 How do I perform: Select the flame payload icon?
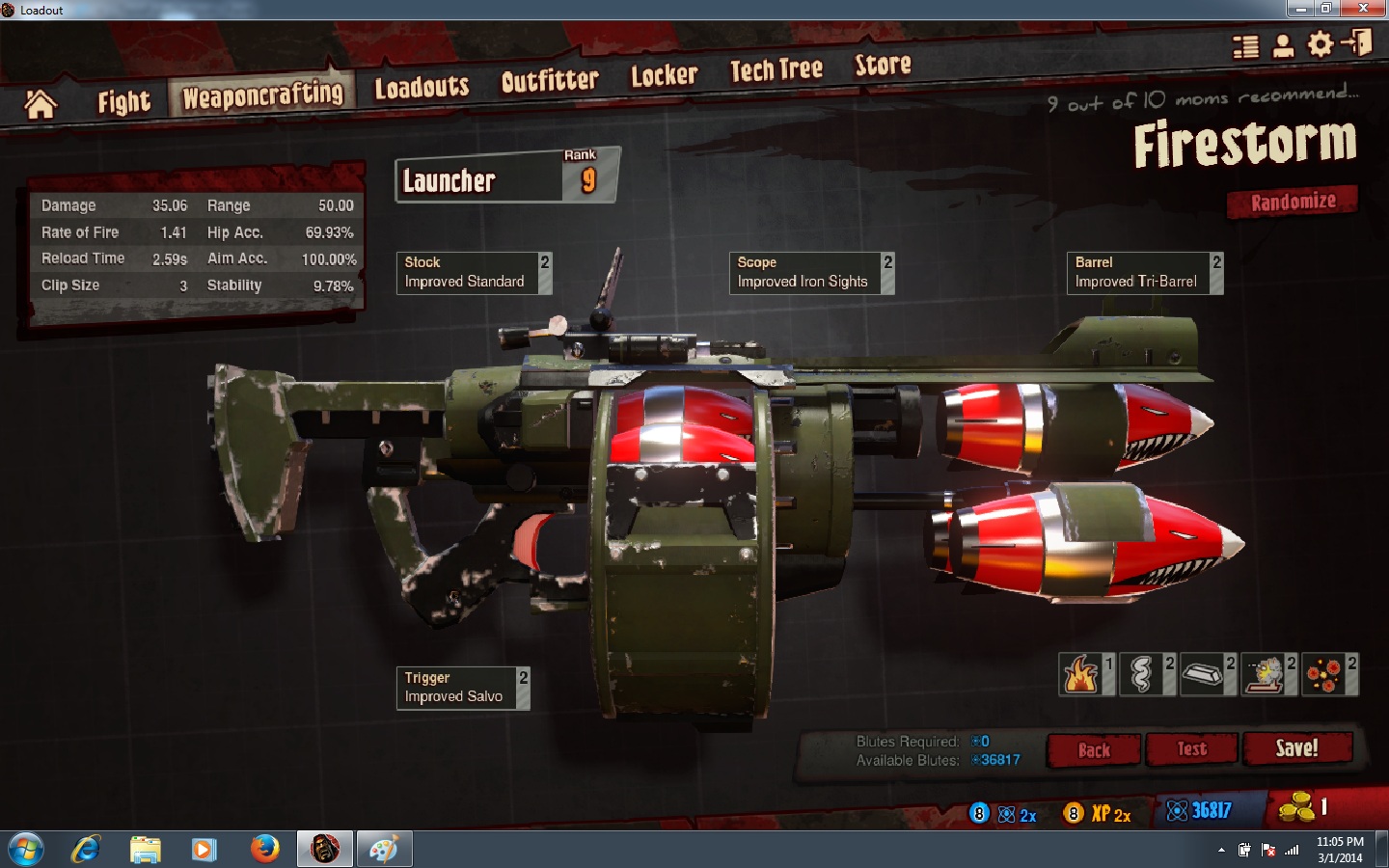tap(1081, 674)
